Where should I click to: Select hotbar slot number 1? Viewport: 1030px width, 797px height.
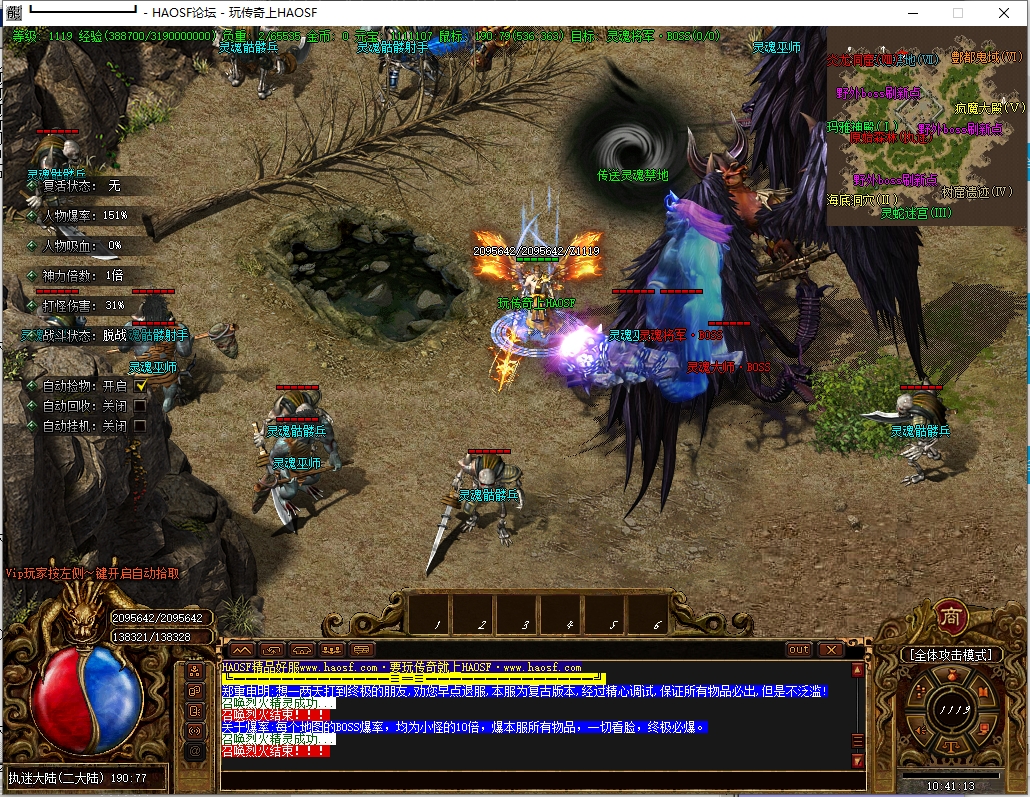(435, 610)
